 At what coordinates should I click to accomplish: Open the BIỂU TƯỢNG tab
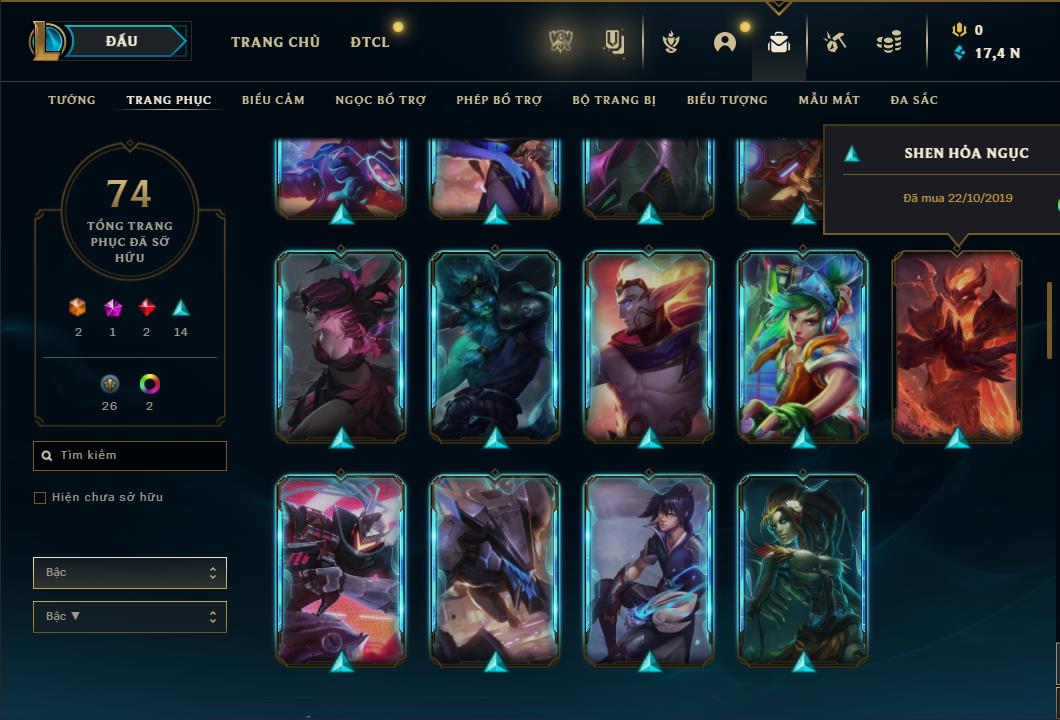(727, 100)
